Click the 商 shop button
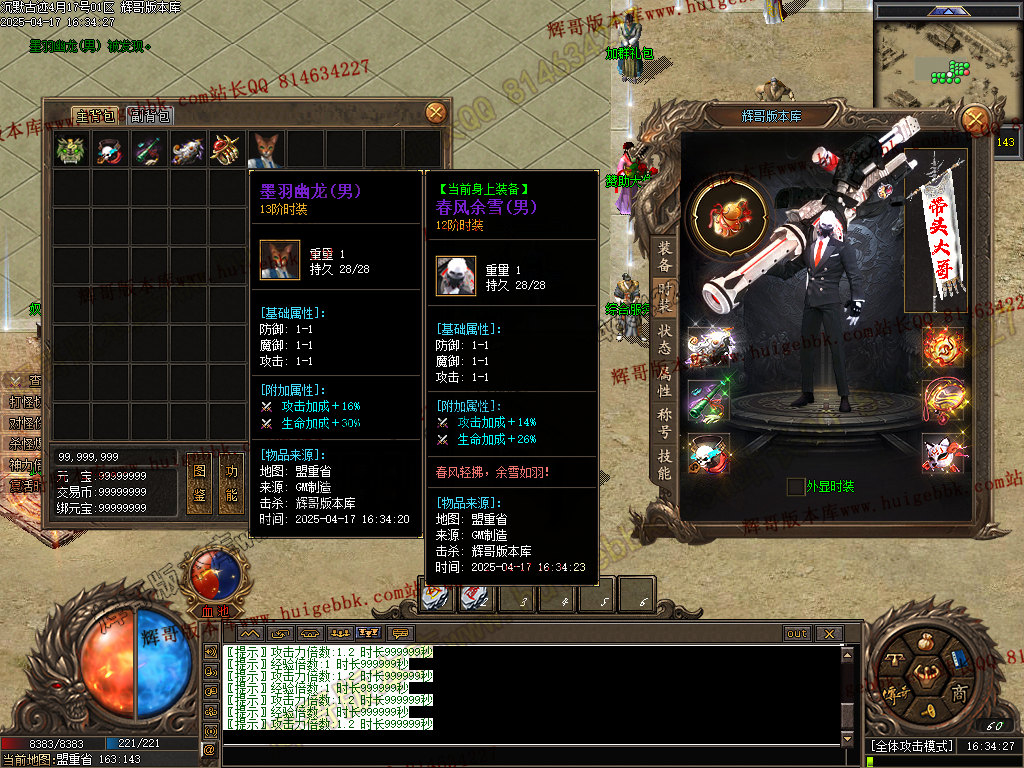1024x768 pixels. (958, 693)
